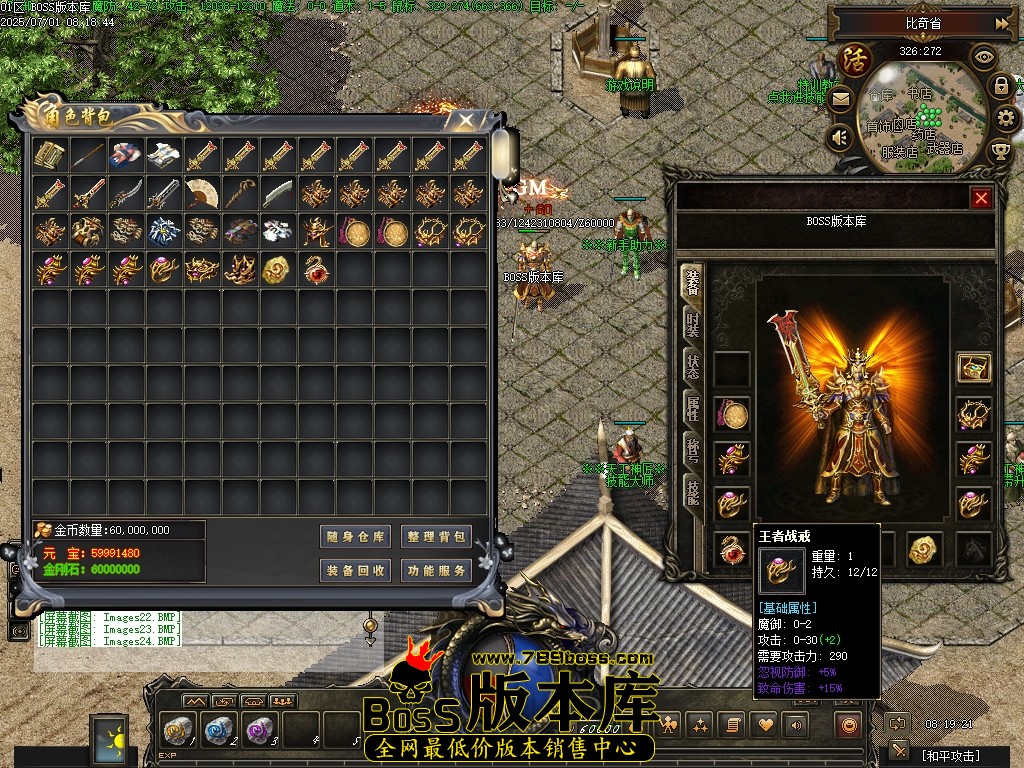The width and height of the screenshot is (1024, 768).
Task: Switch to the 状态 status tab
Action: click(692, 365)
